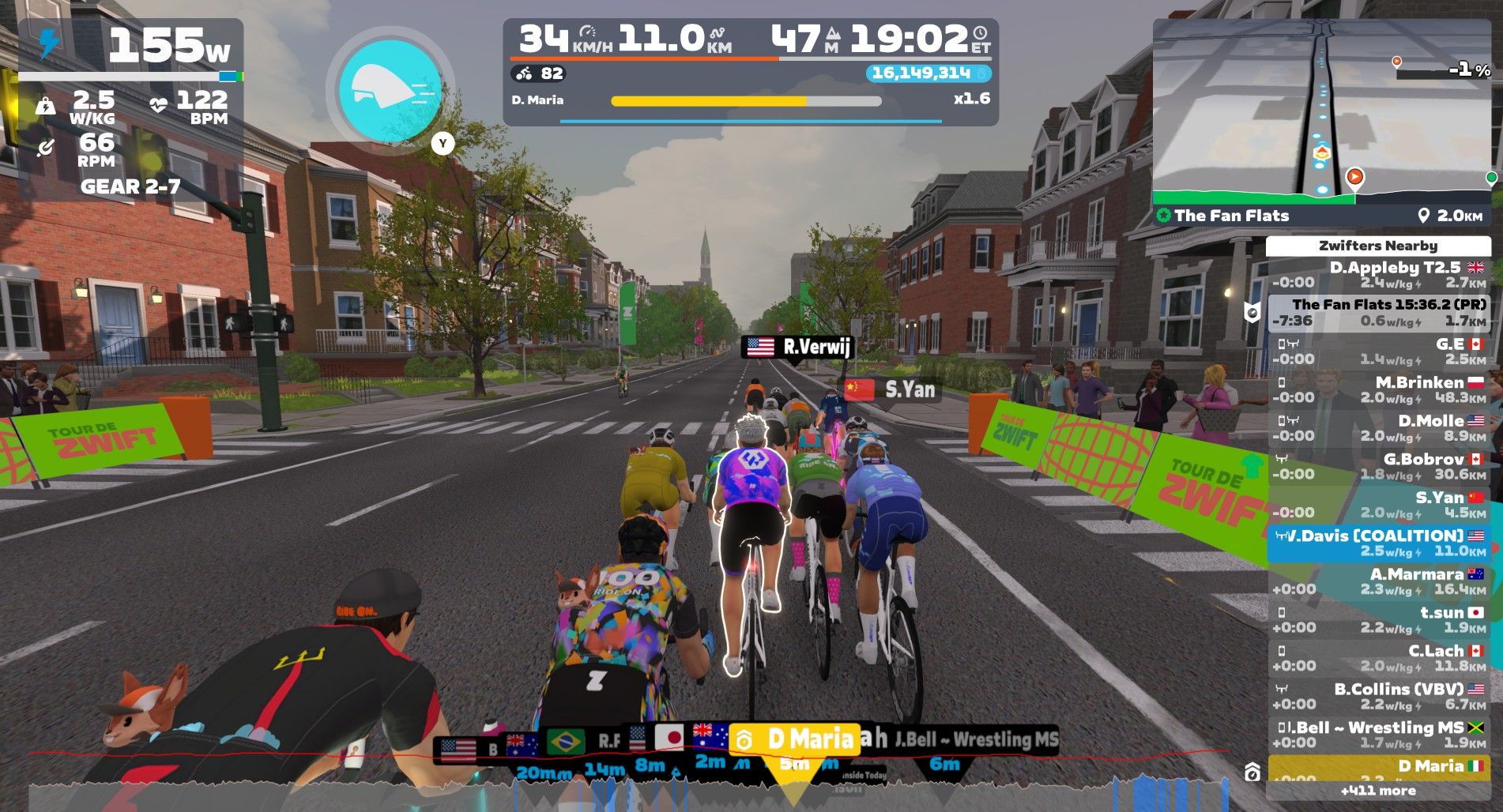
Task: Select rider D.Molle in the list
Action: (x=1378, y=428)
